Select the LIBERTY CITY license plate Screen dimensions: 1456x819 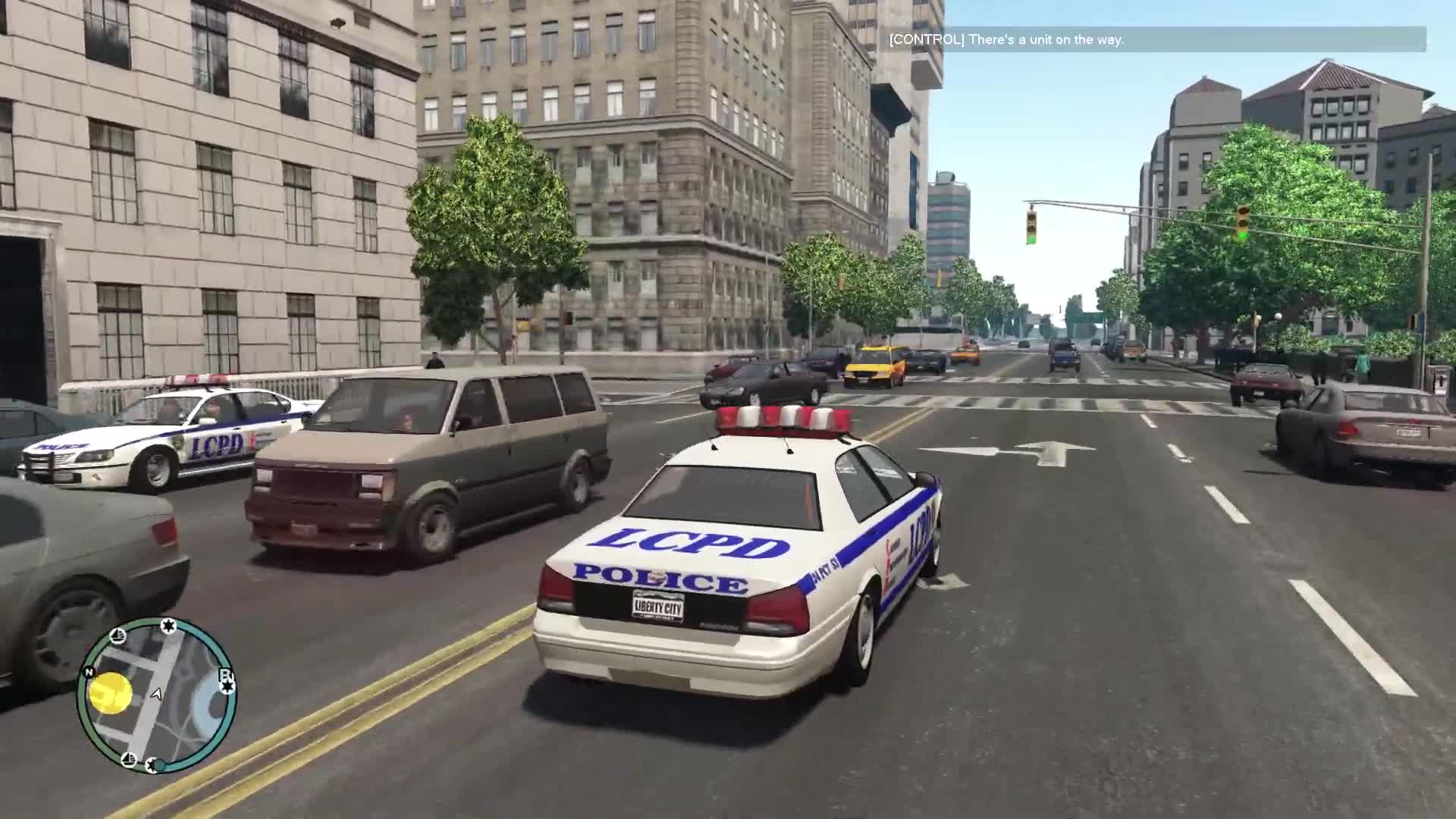click(x=659, y=607)
